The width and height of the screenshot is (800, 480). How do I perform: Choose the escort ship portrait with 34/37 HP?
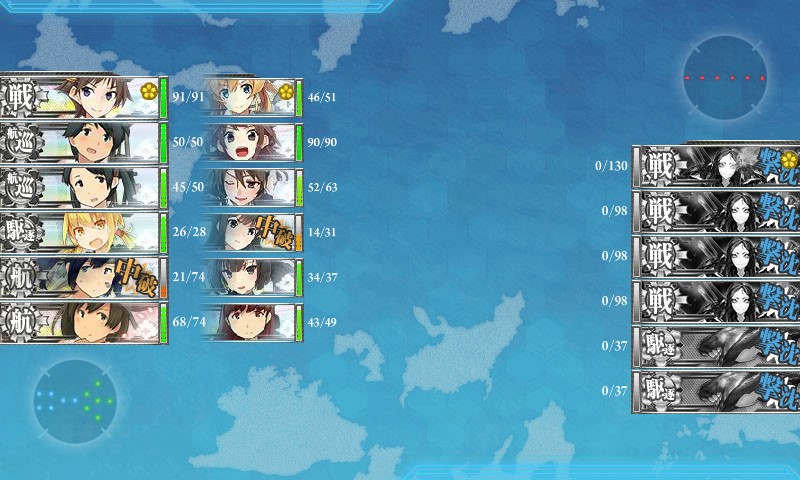point(250,278)
